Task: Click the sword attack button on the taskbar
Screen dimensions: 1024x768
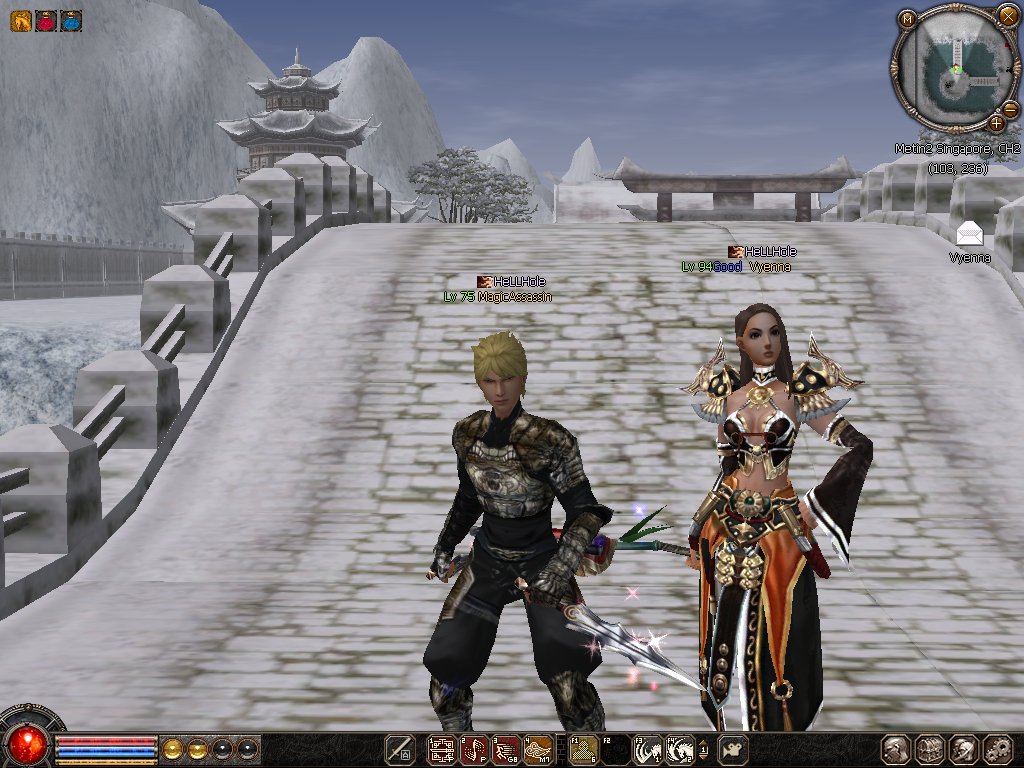Action: (x=400, y=748)
